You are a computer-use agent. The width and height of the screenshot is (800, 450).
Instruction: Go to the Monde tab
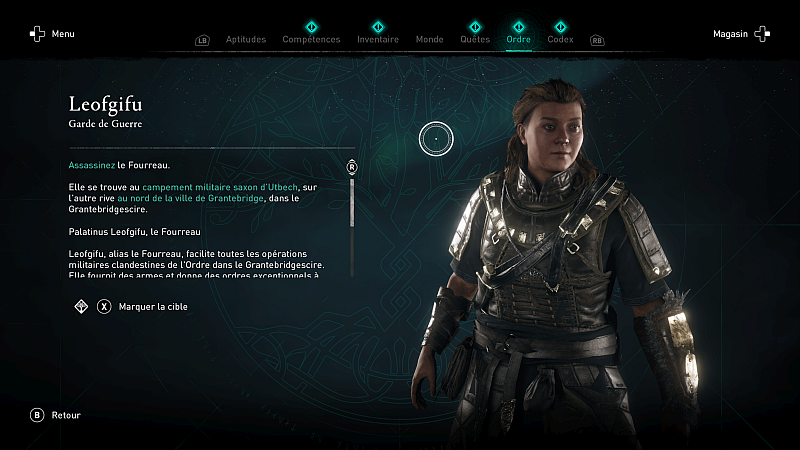click(429, 40)
